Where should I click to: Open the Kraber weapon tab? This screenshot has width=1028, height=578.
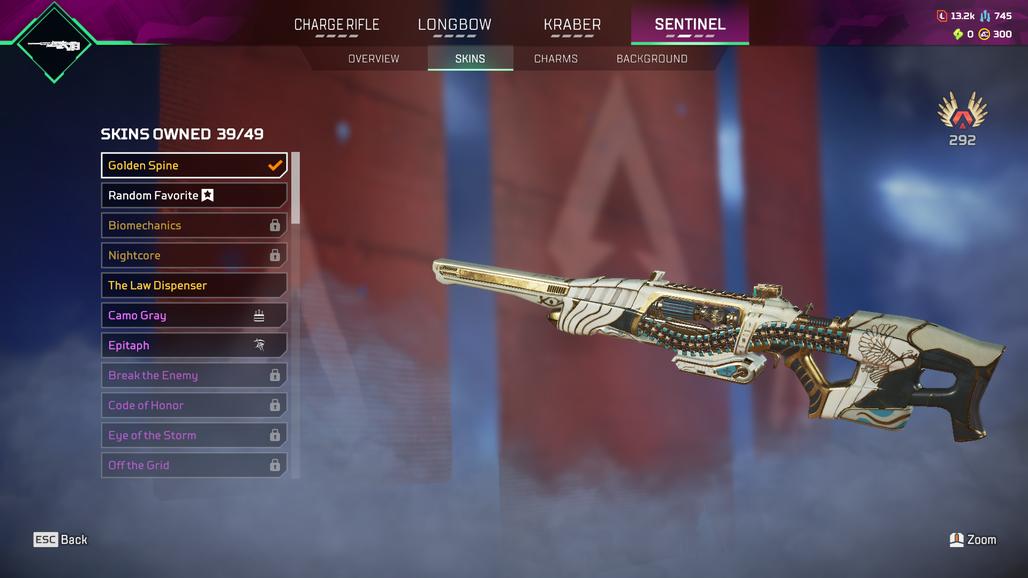tap(572, 25)
